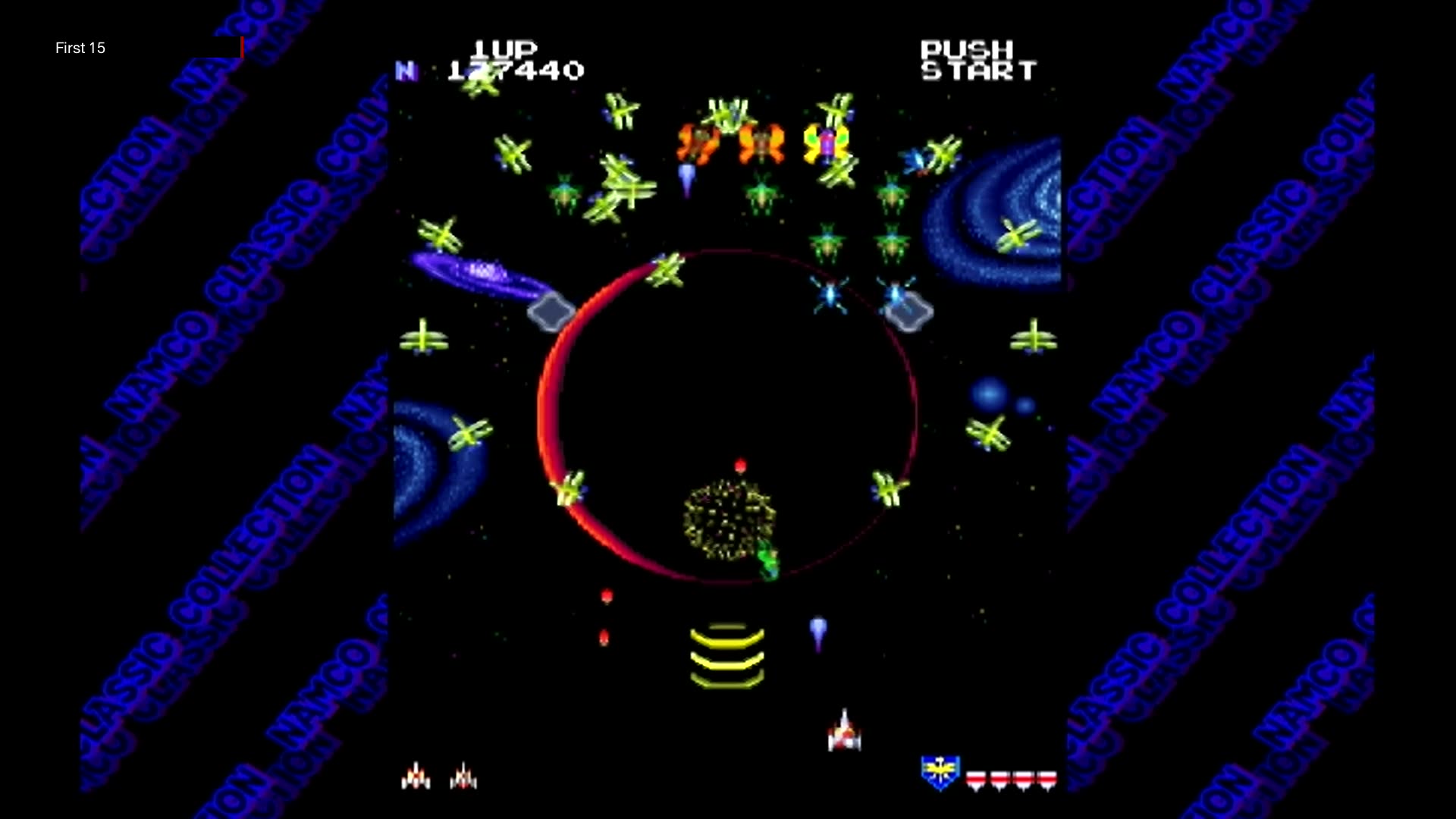Click the gray capsule on the red ring's left
The width and height of the screenshot is (1456, 819).
coord(551,311)
